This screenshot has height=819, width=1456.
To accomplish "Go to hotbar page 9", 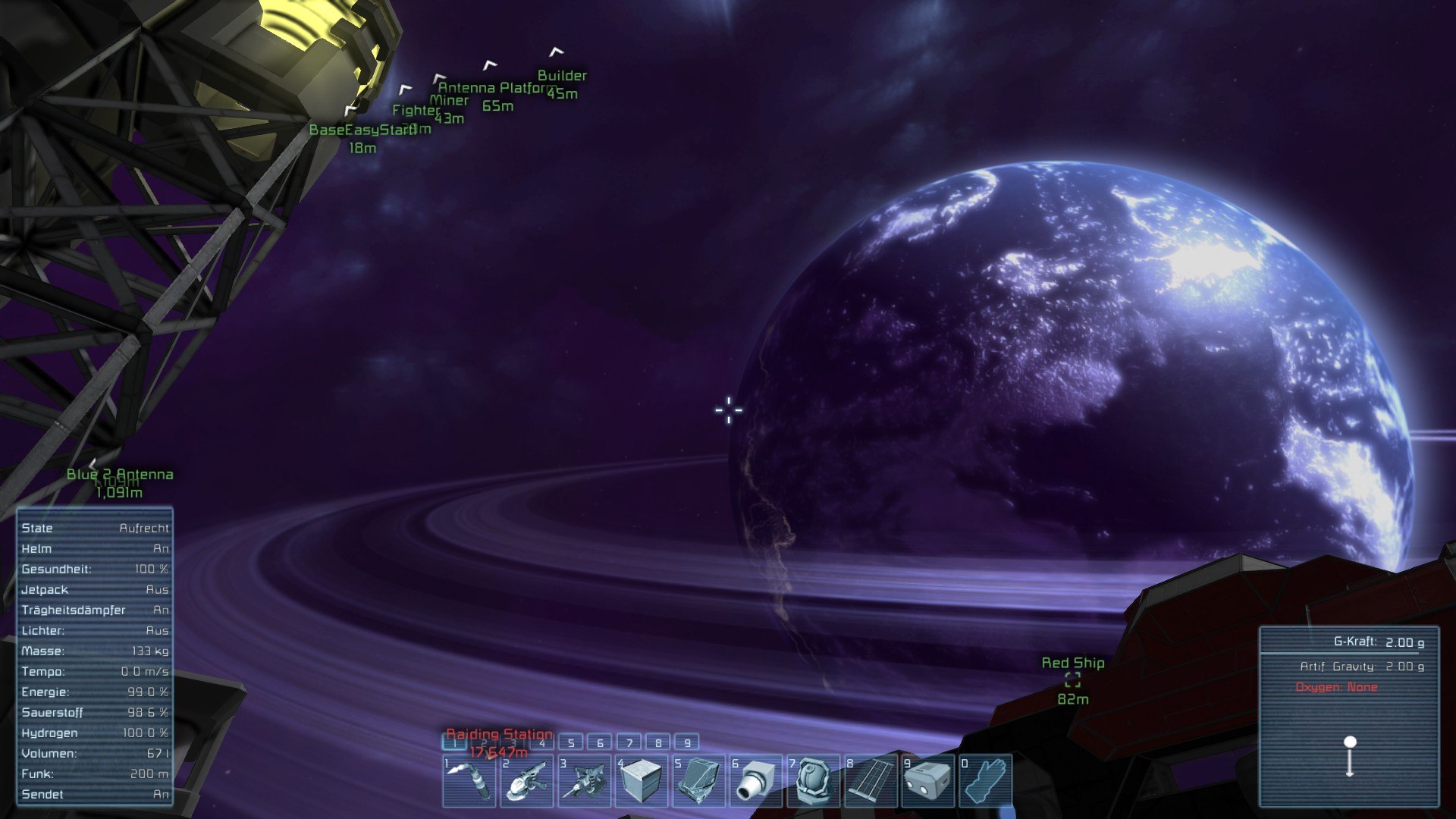I will [x=687, y=743].
